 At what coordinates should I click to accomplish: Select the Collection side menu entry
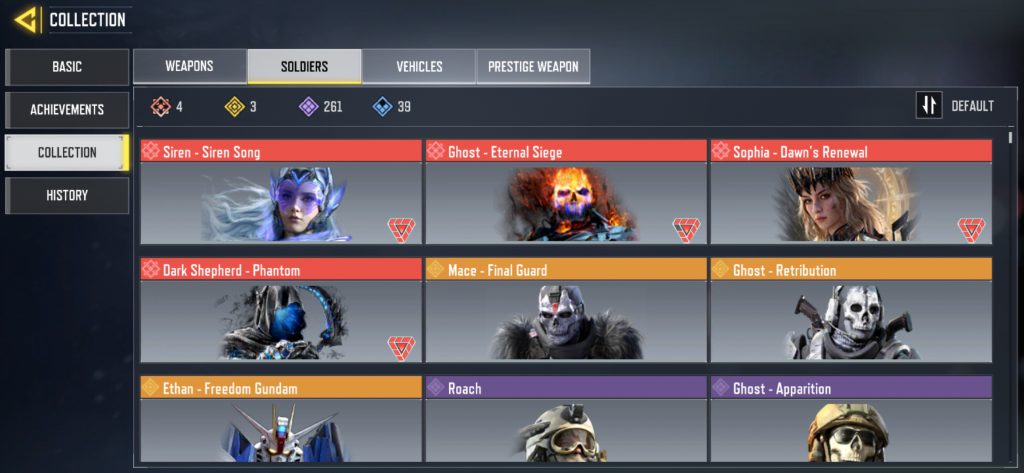(67, 153)
